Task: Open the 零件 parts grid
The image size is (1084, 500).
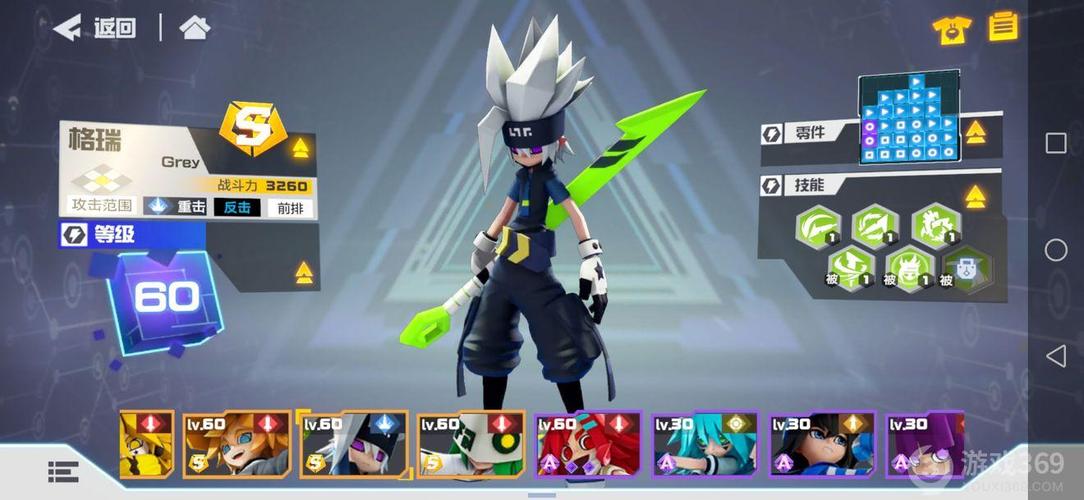Action: coord(908,118)
